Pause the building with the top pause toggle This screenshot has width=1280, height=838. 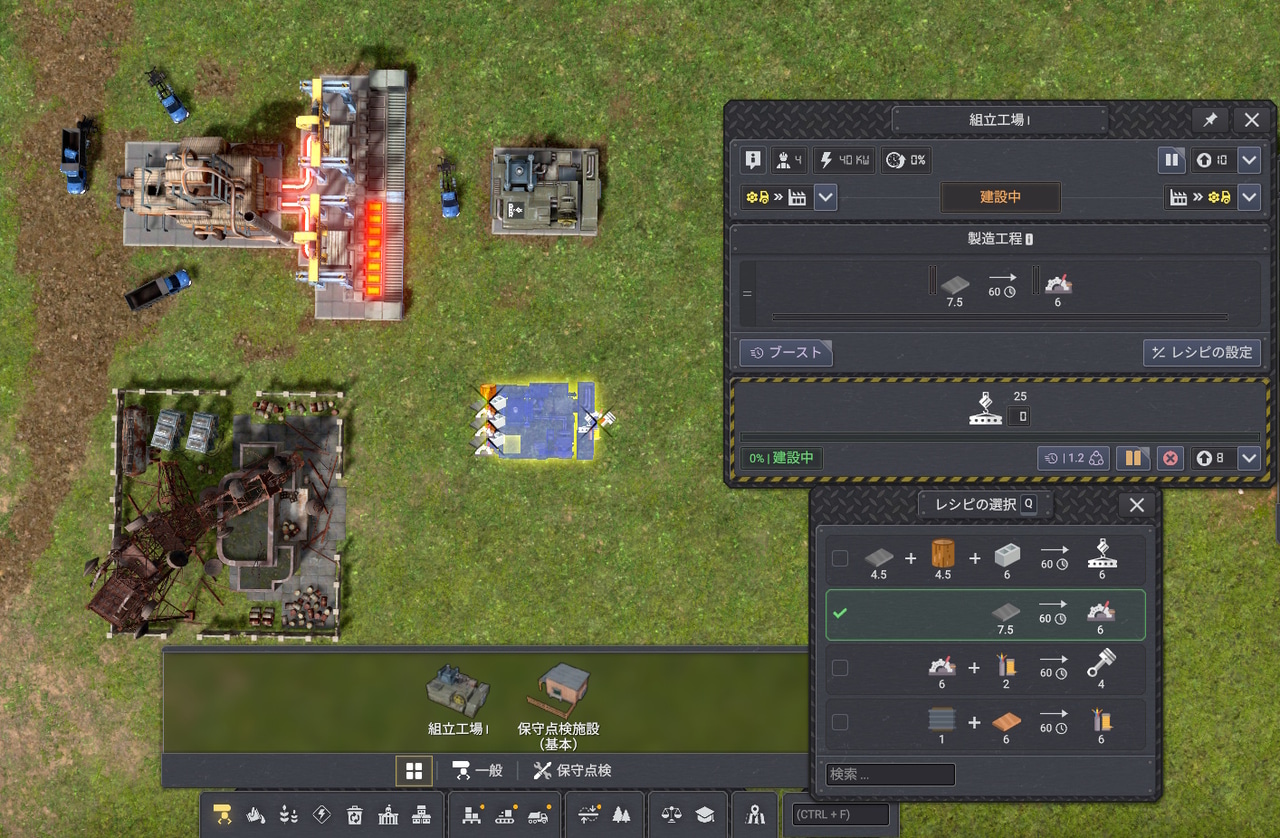pos(1171,160)
